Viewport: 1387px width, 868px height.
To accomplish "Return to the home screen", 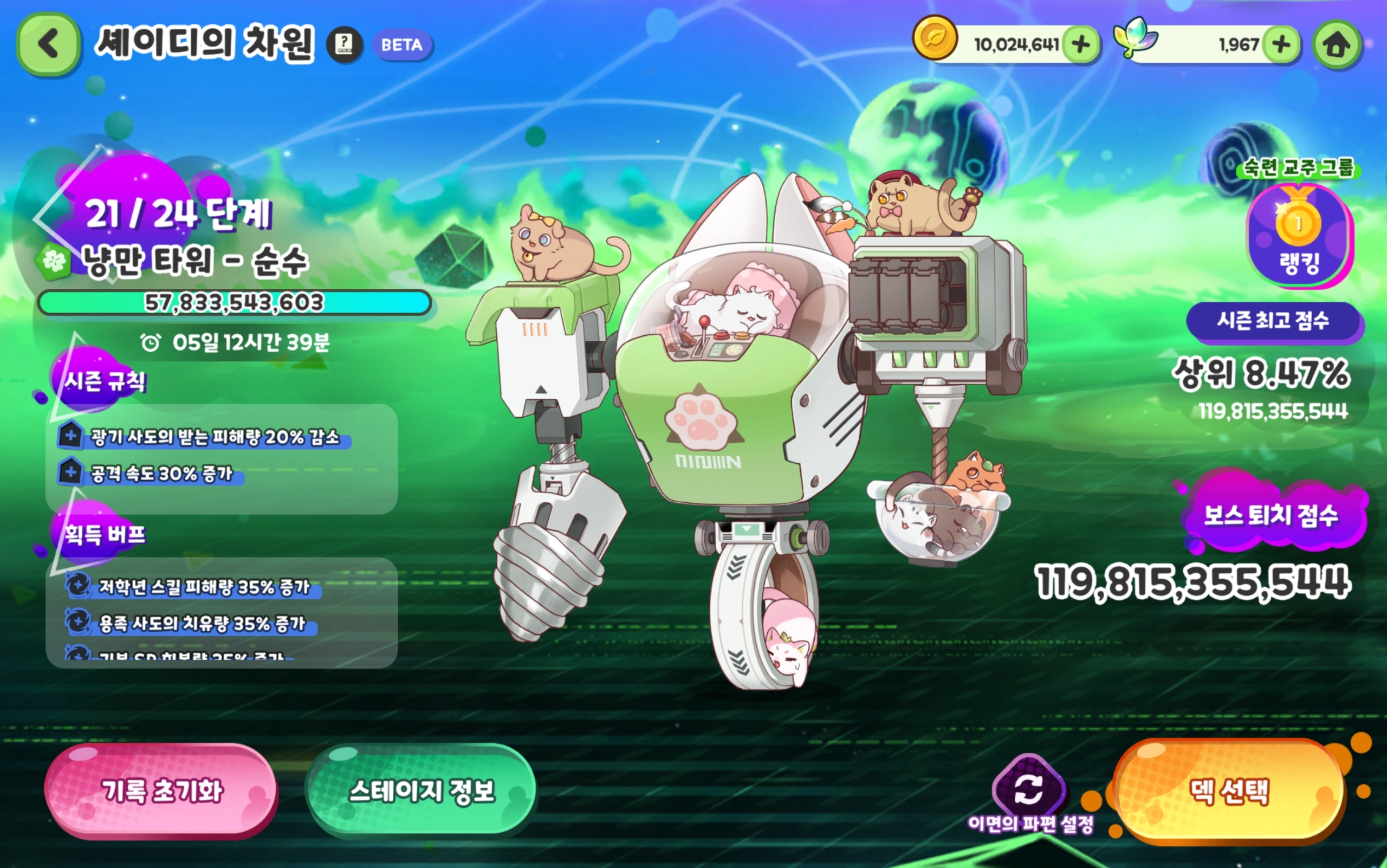I will 1337,45.
